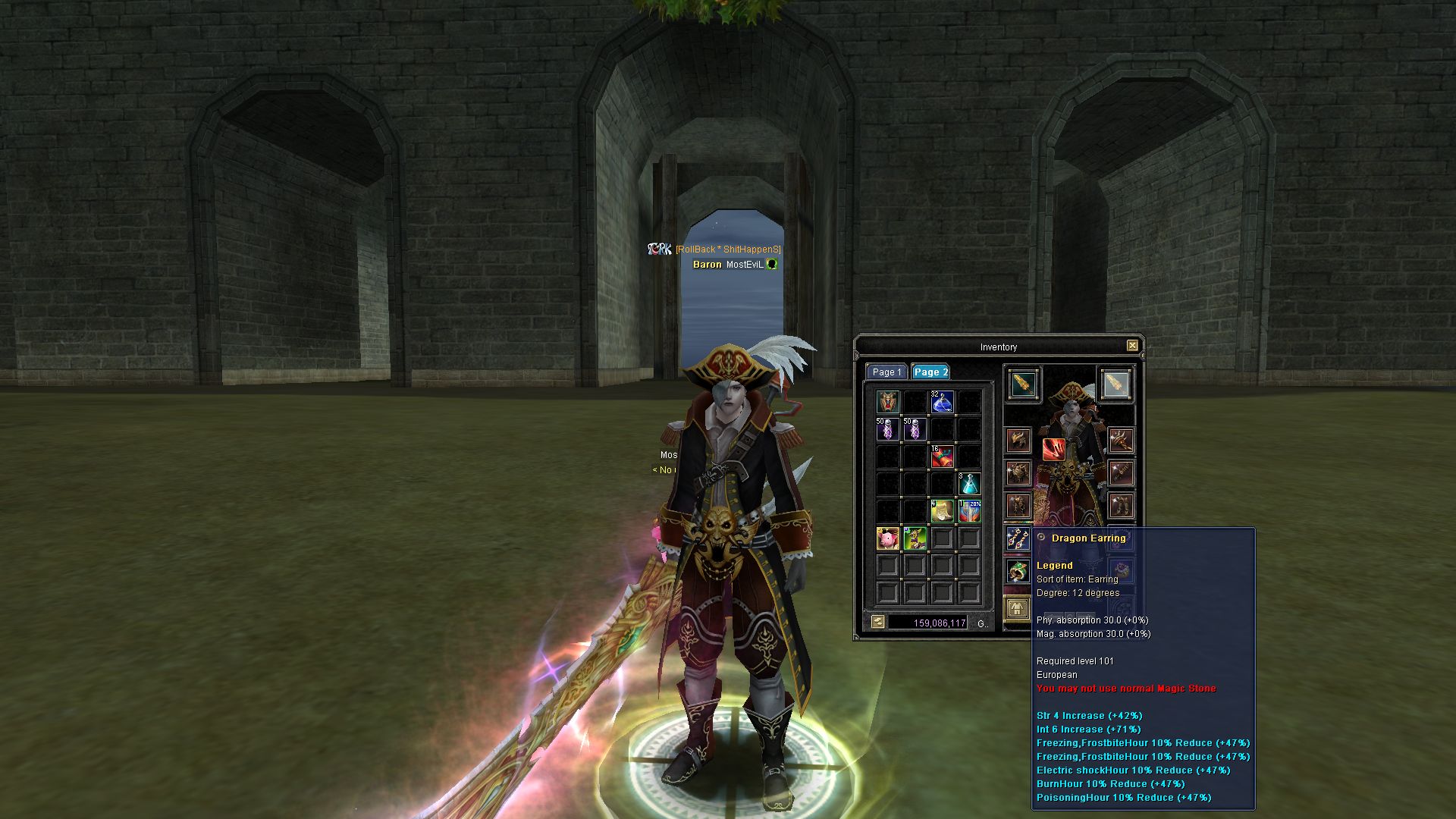Screen dimensions: 1456x819
Task: Select the equipped golden sword weapon slot
Action: 1024,384
